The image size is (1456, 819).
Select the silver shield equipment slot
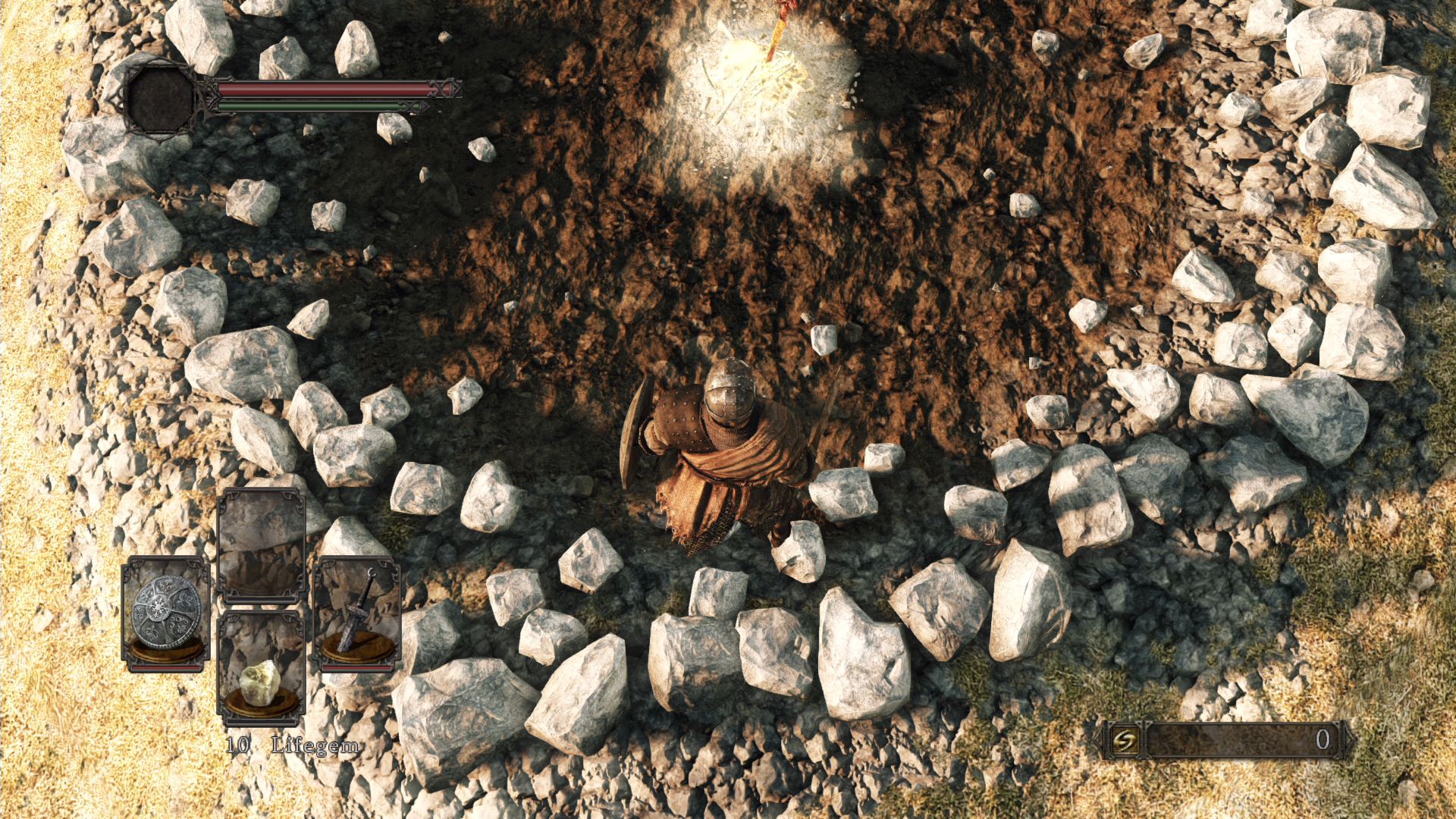[167, 613]
